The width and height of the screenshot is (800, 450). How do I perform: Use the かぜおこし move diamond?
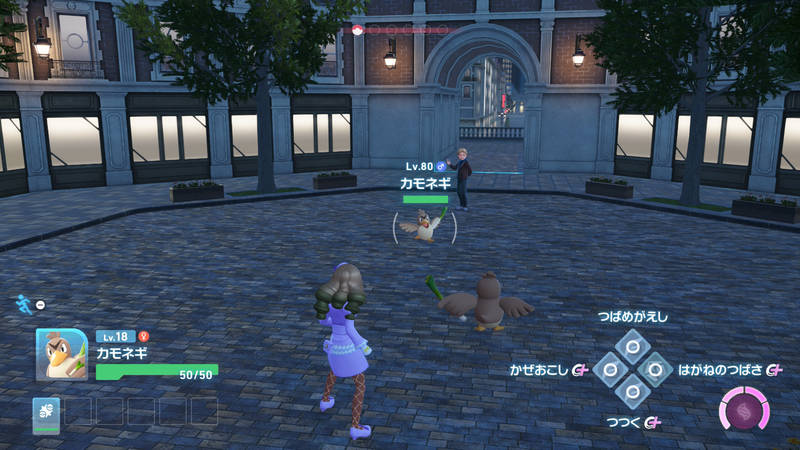click(x=609, y=370)
